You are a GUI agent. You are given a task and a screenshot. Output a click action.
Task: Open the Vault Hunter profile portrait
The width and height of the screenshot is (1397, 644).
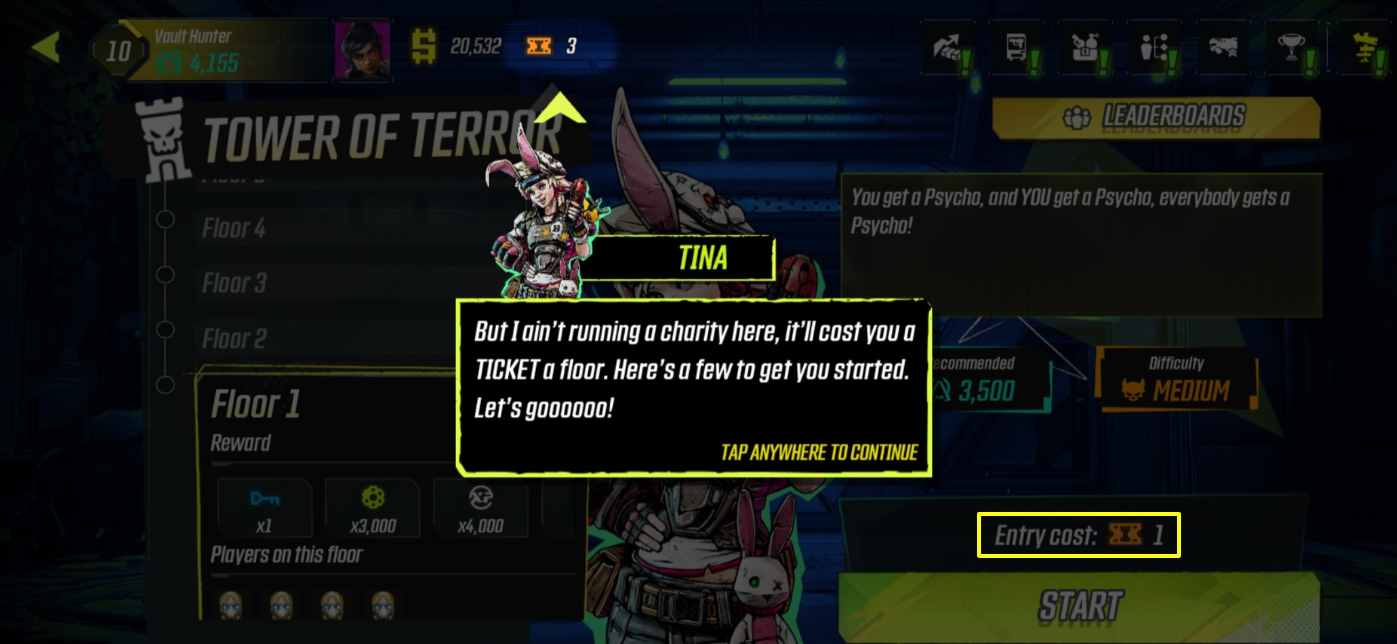[362, 50]
